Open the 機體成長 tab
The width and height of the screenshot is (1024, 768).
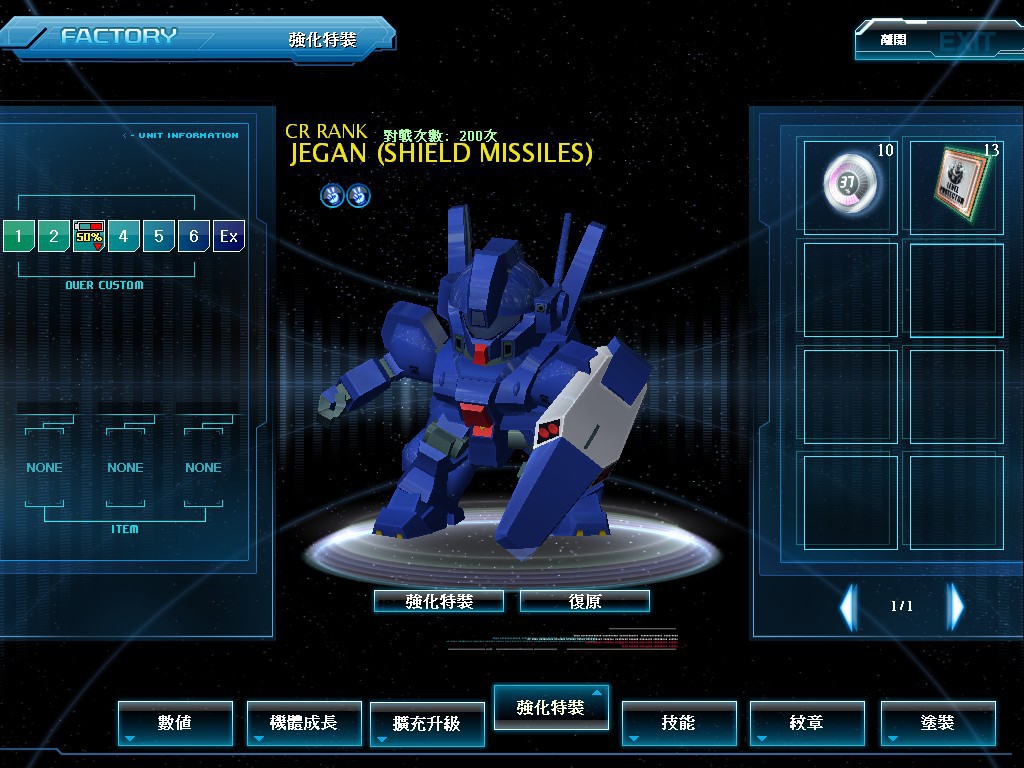point(304,722)
